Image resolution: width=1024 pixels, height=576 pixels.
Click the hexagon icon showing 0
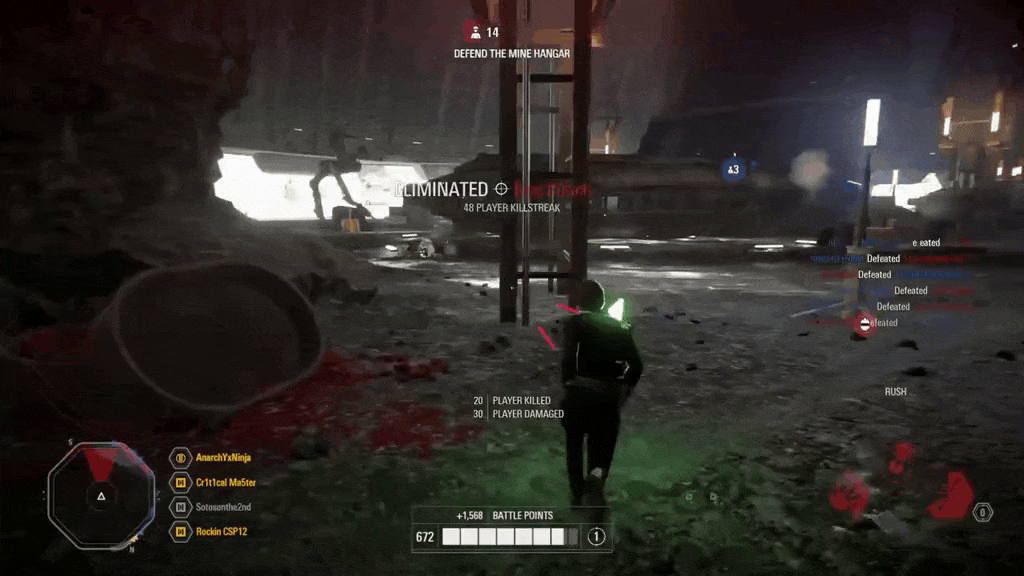point(983,512)
